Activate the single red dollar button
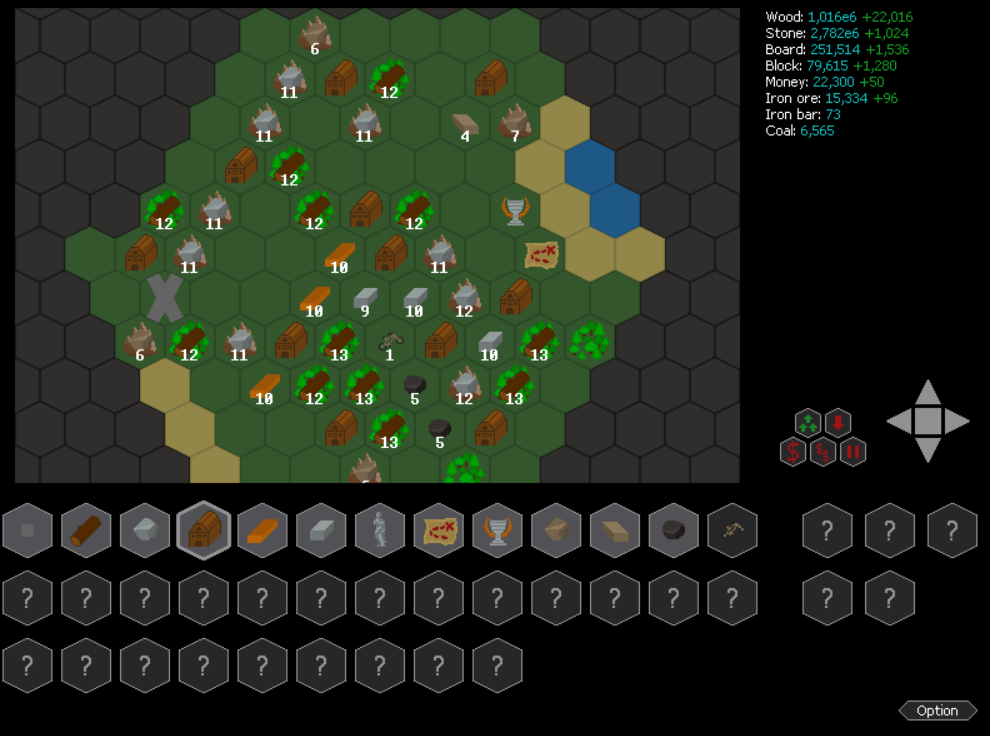Viewport: 990px width, 736px height. click(793, 452)
